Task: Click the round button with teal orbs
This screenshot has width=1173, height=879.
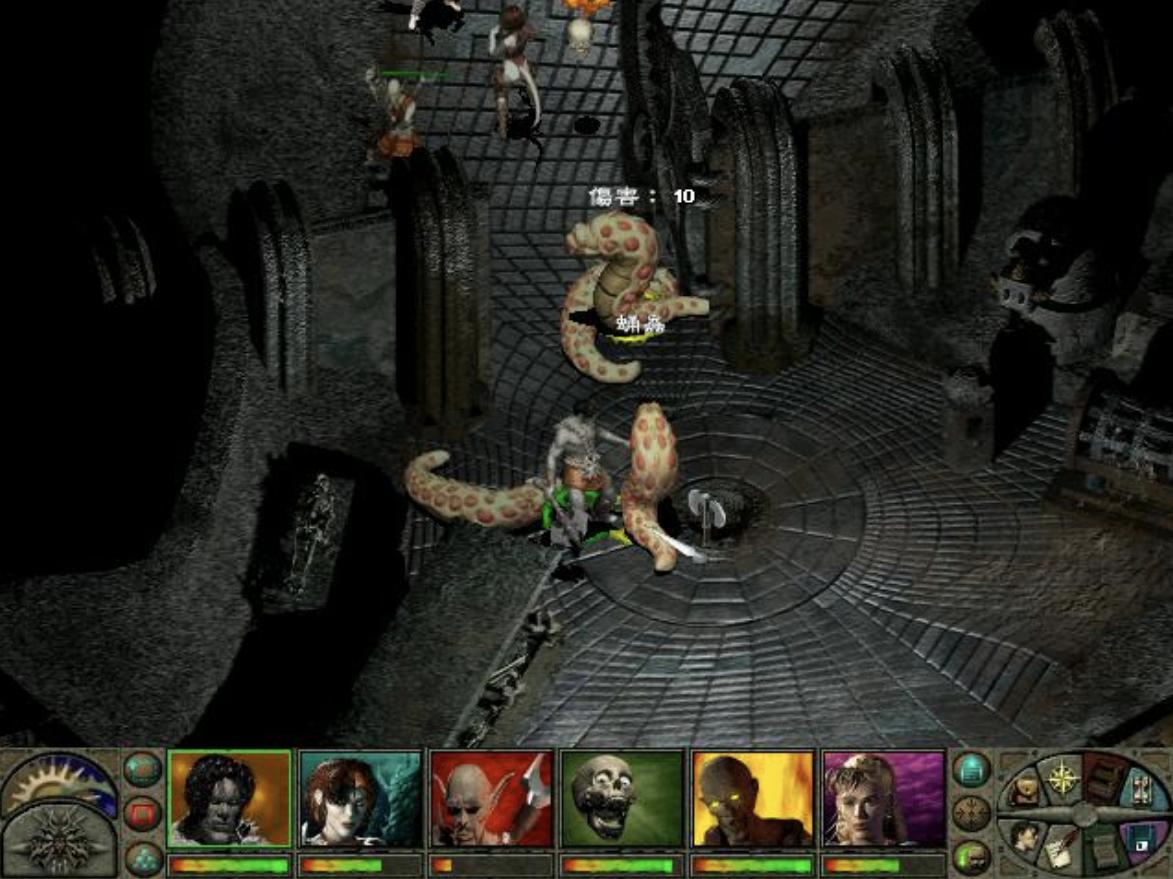Action: pos(143,857)
